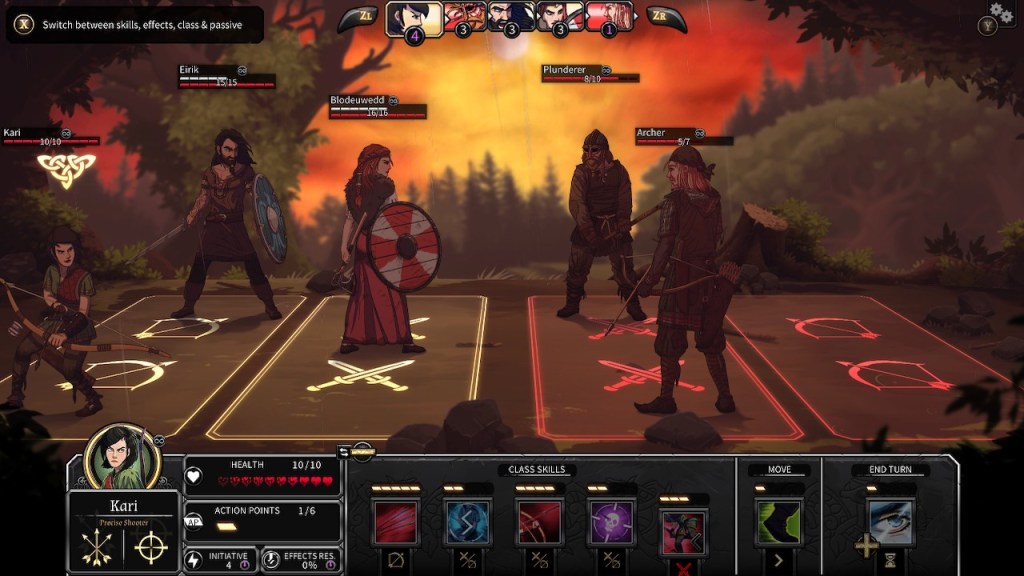
Task: Click the disabled skill marked with red X
Action: 684,532
